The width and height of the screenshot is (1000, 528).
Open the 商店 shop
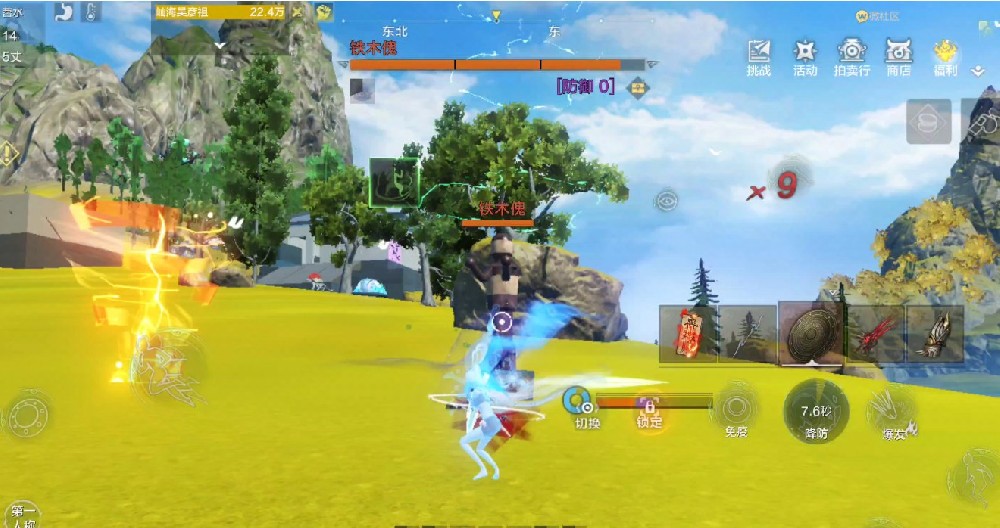pyautogui.click(x=899, y=57)
